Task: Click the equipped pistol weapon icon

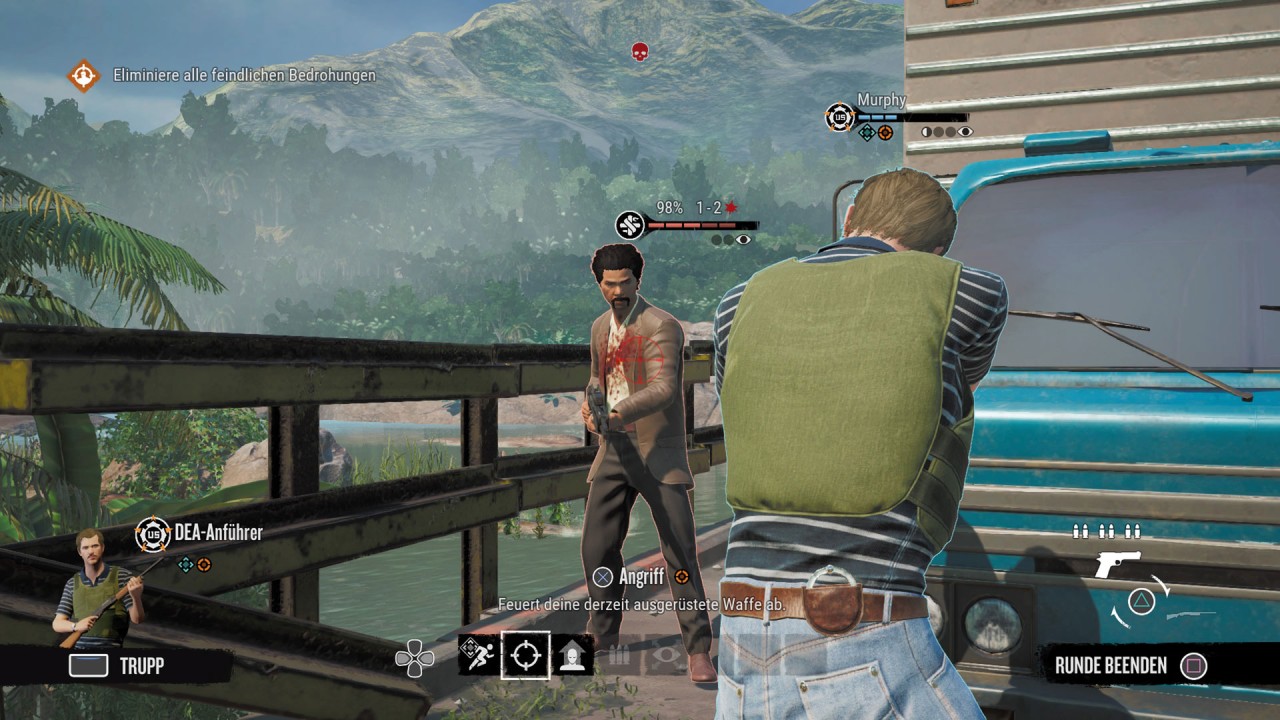Action: 1117,563
